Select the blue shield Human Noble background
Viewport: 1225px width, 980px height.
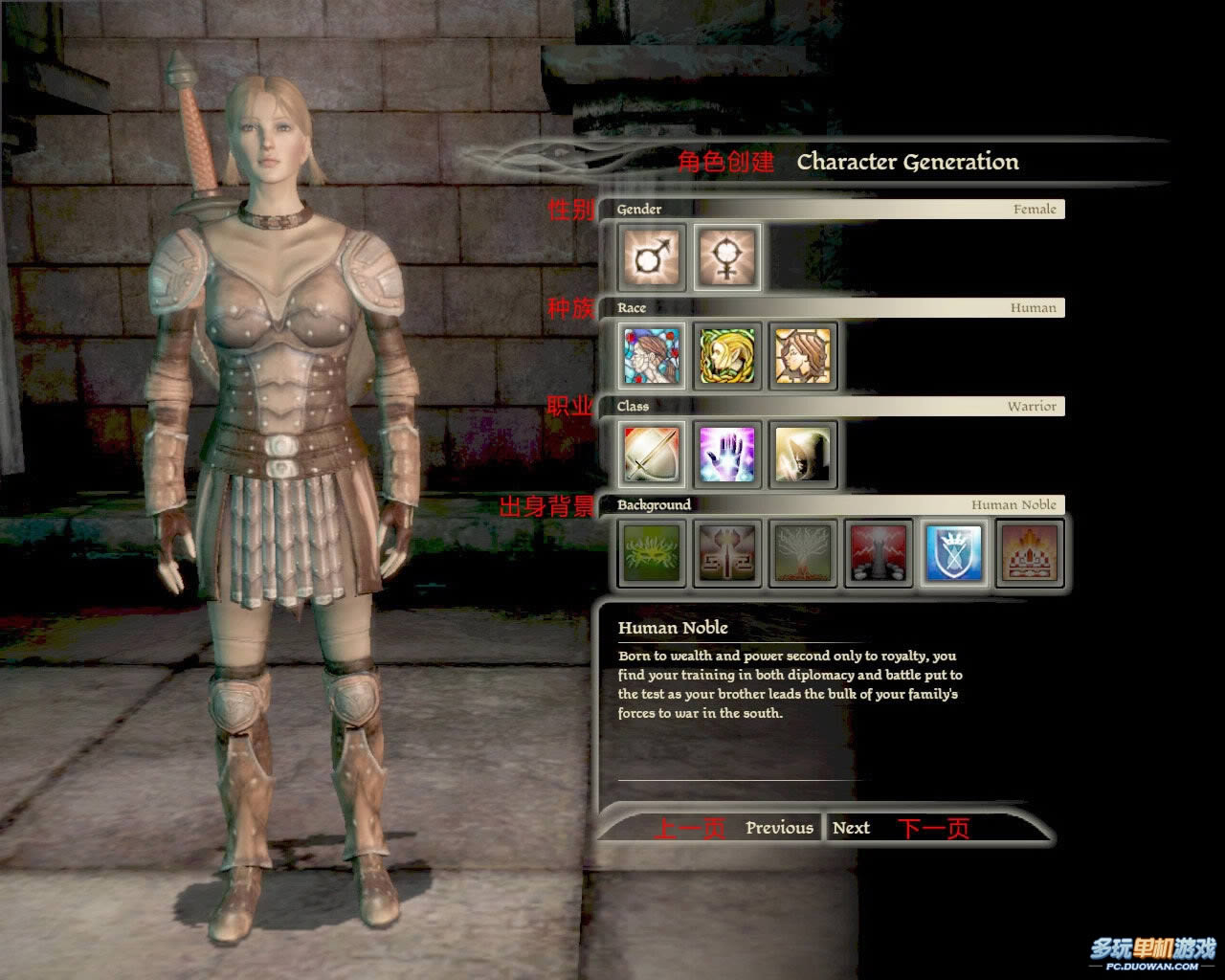(x=954, y=553)
